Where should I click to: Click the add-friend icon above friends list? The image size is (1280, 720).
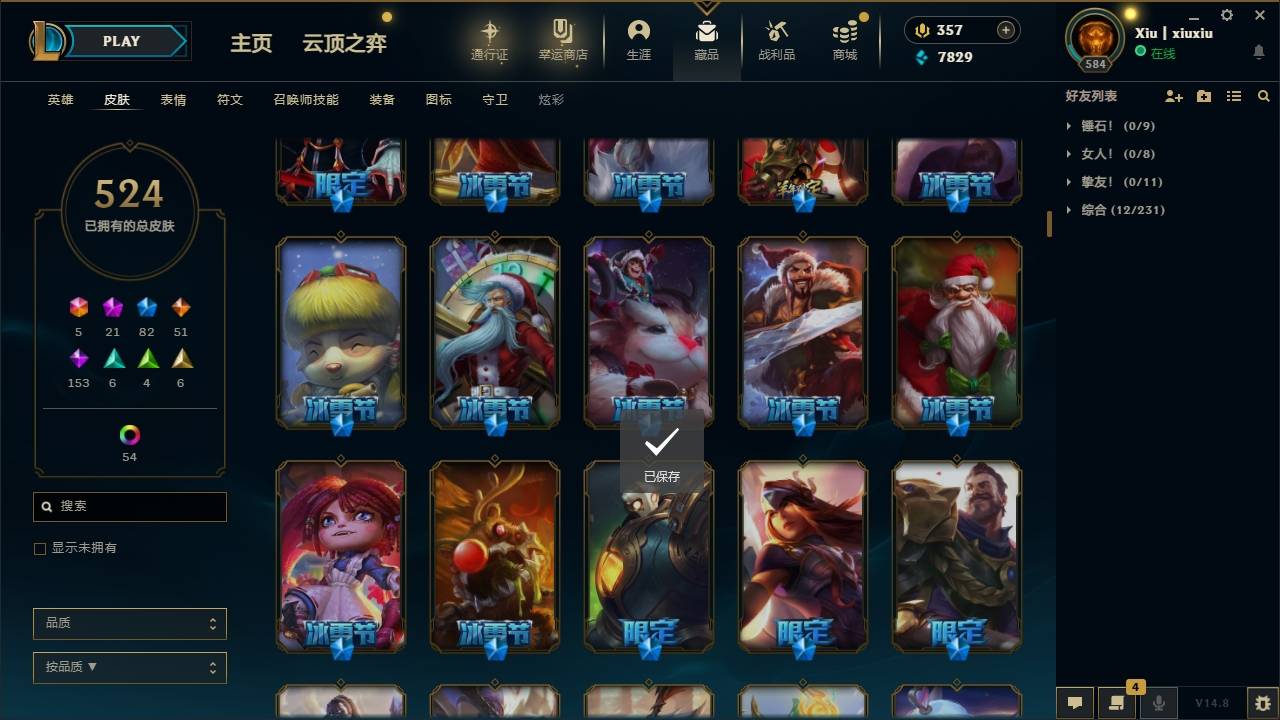click(1174, 96)
